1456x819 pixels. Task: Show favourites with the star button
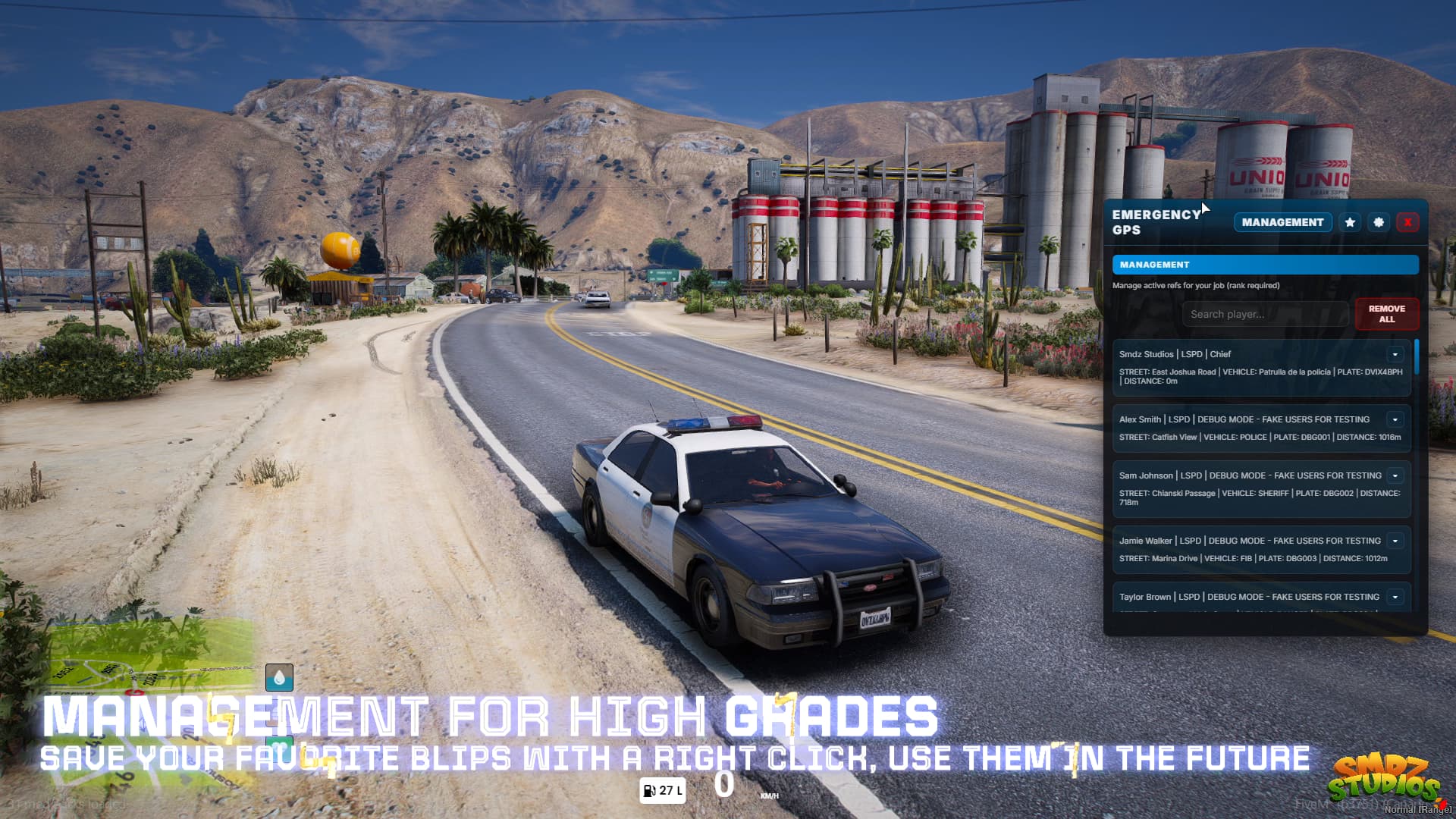coord(1350,222)
